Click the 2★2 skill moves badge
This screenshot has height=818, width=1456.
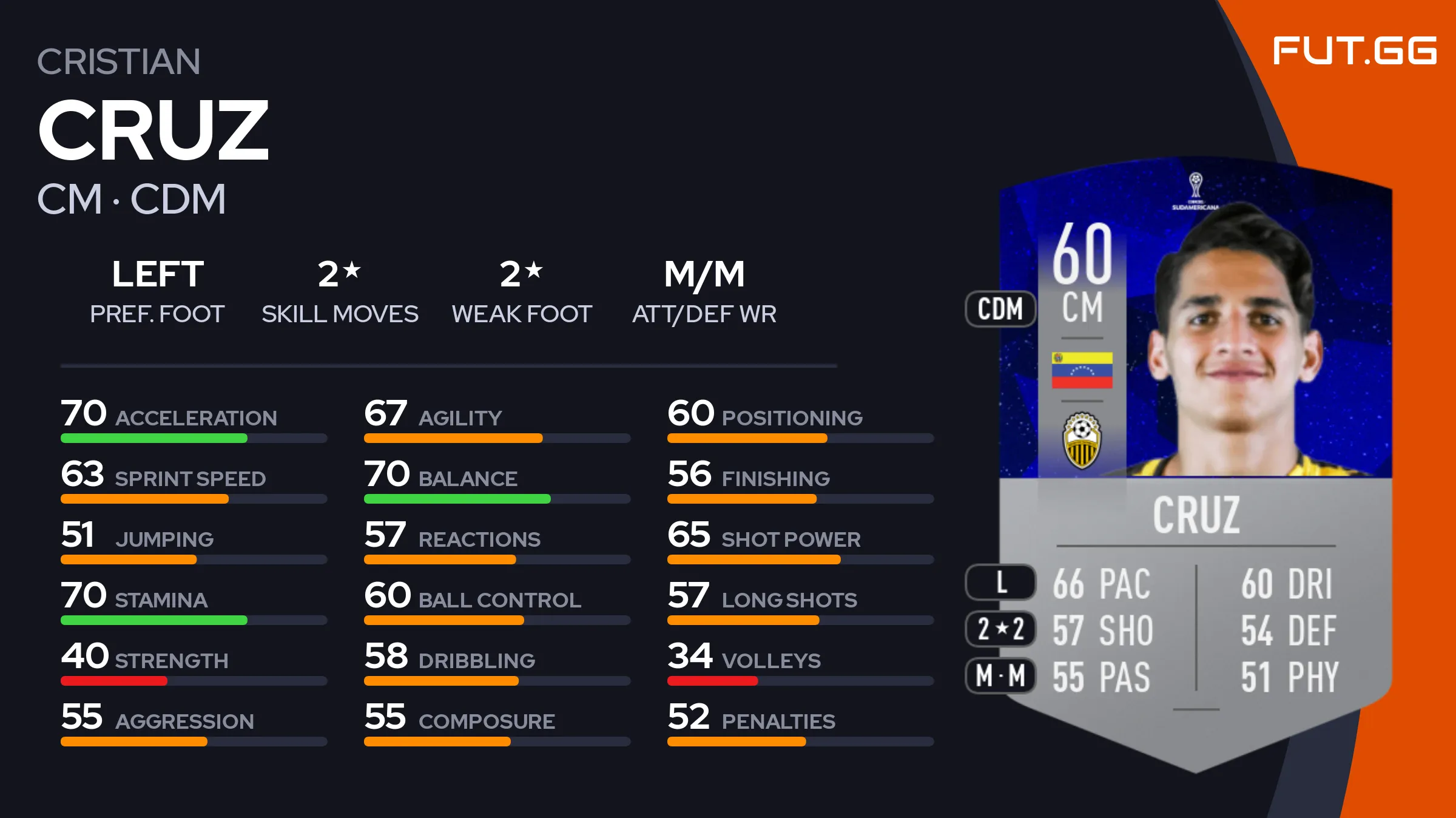tap(1000, 629)
